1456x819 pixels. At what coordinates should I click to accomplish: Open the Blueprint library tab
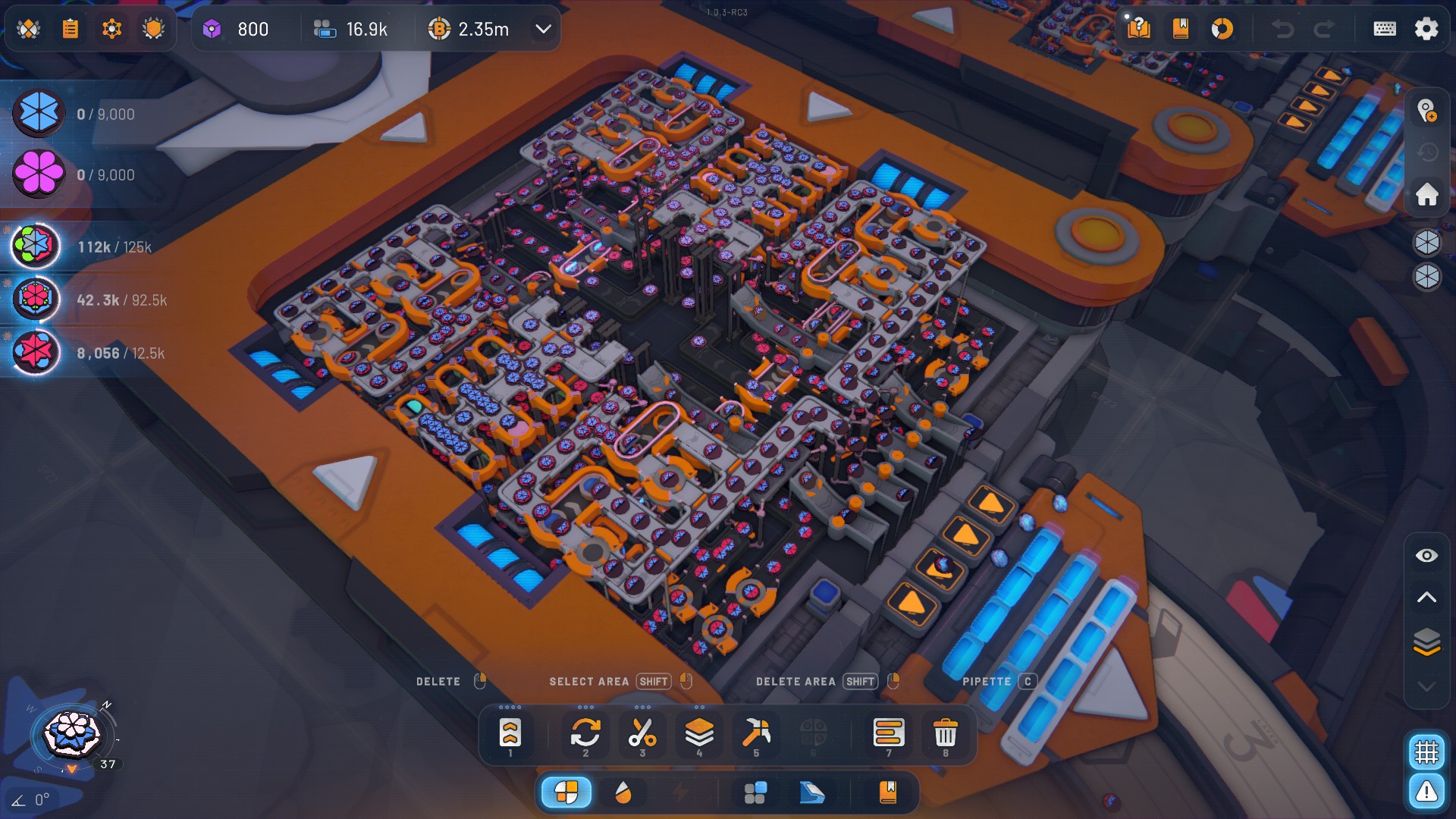tap(889, 792)
